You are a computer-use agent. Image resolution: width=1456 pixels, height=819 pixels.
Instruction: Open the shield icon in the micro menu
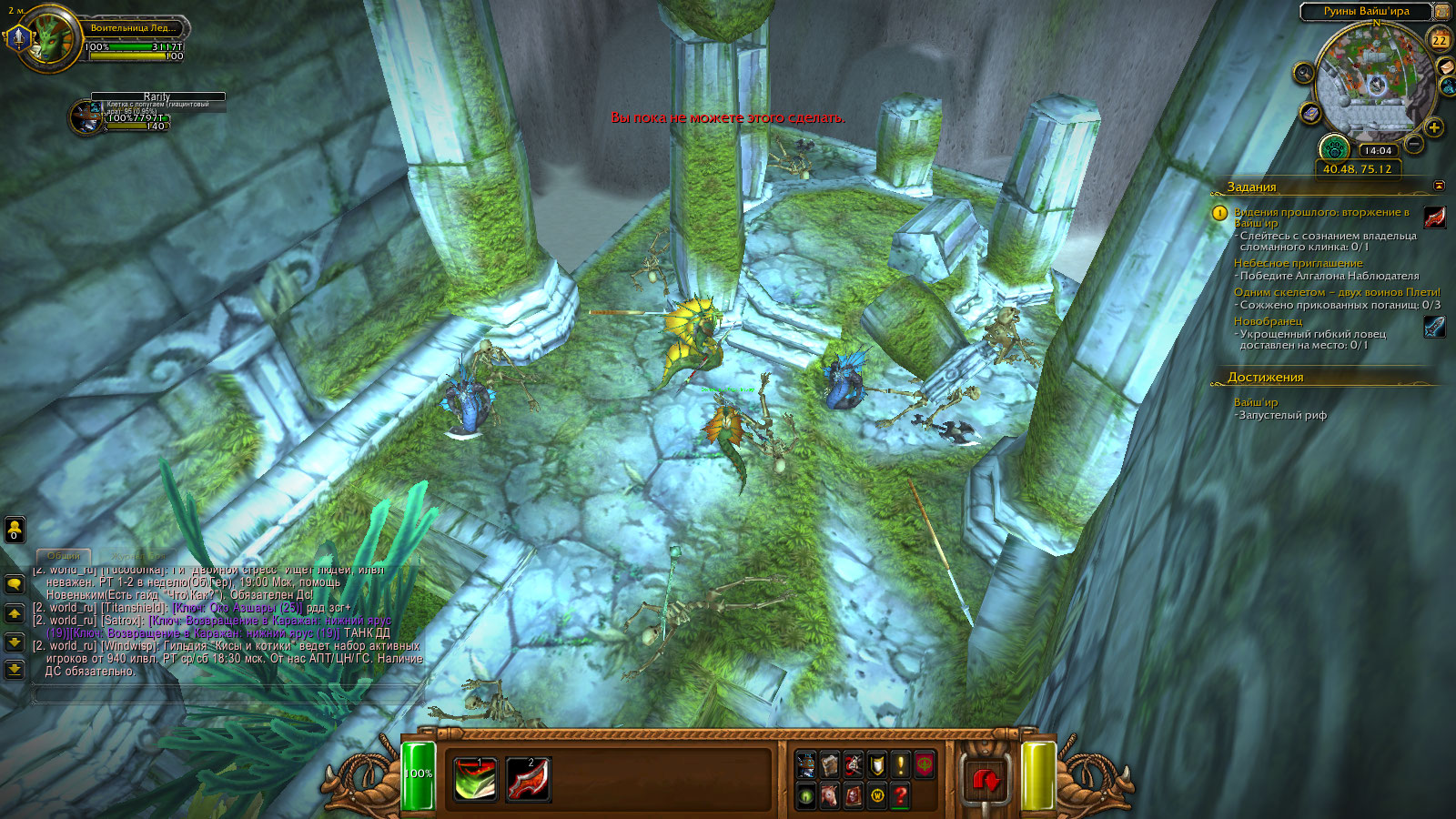[876, 764]
